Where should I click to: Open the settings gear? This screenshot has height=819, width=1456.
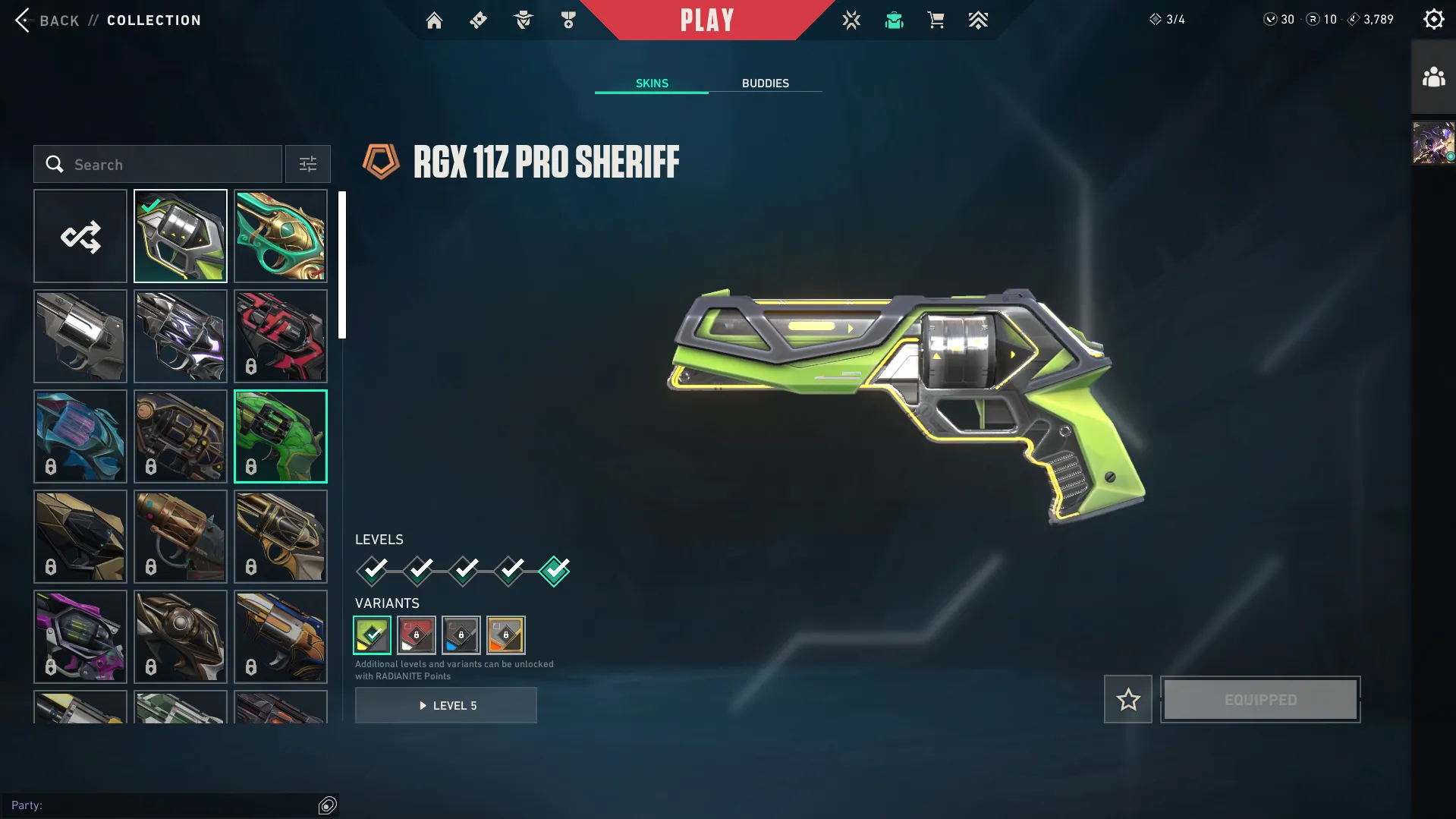[1433, 19]
